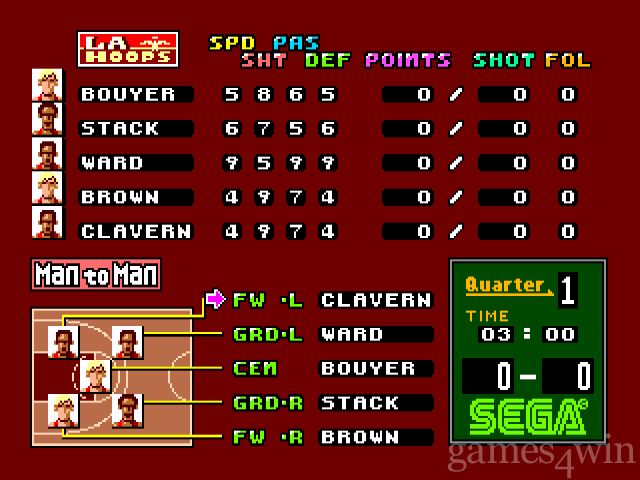Viewport: 640px width, 480px height.
Task: Select Clavern's roster row
Action: [x=134, y=231]
